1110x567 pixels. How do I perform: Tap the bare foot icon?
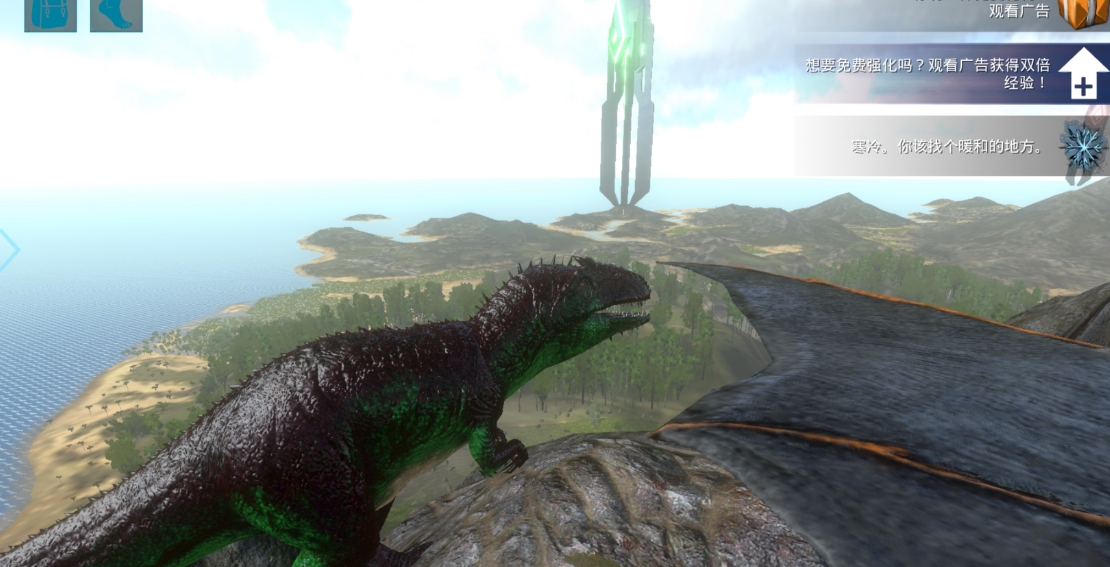point(116,14)
